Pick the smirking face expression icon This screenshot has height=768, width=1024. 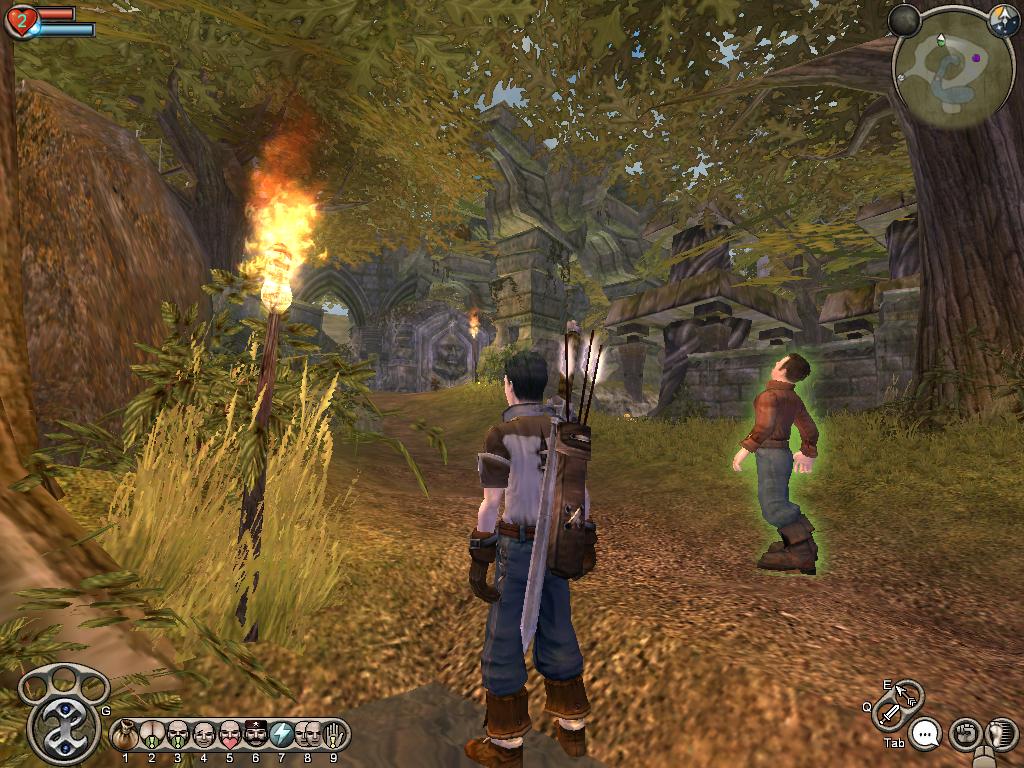[x=204, y=735]
